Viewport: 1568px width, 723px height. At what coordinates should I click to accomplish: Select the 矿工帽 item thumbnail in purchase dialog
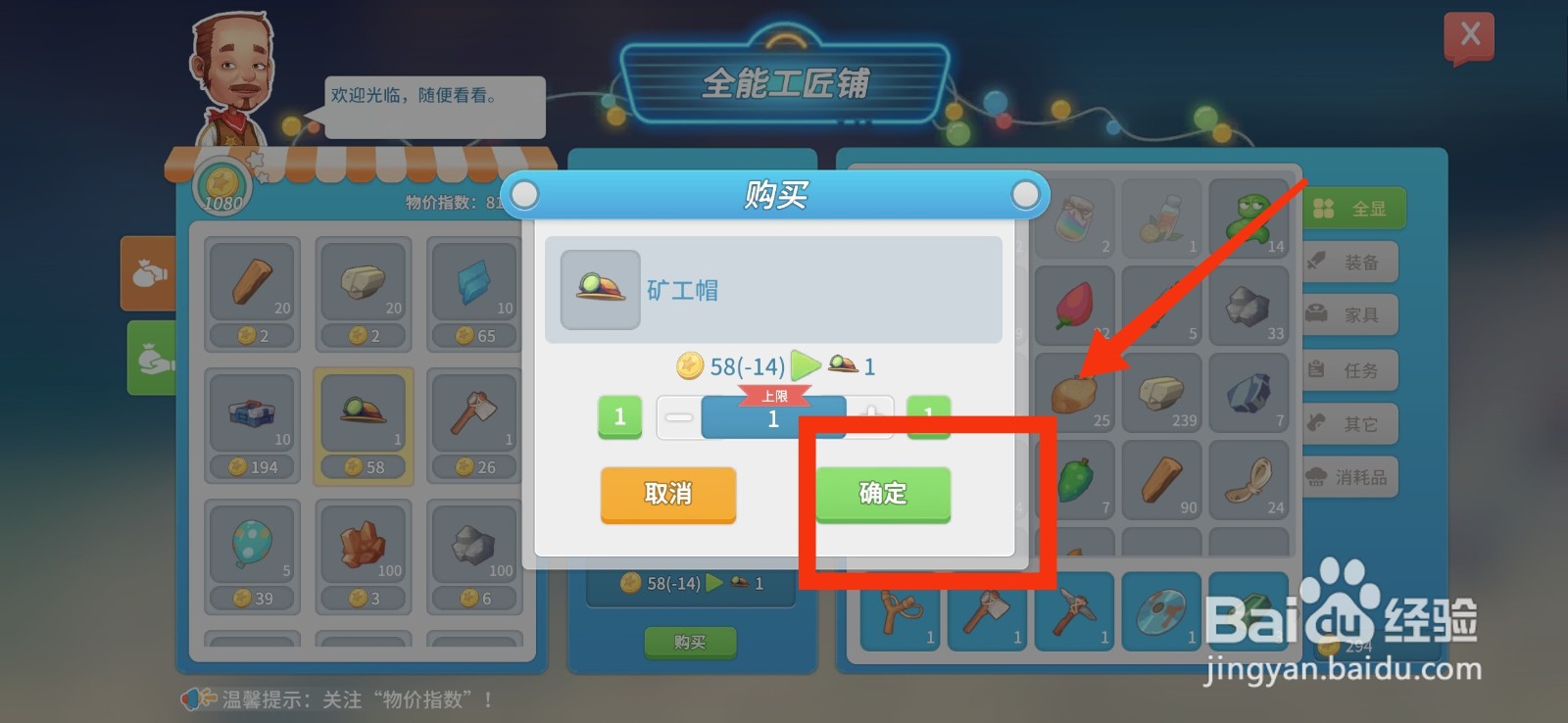[x=598, y=289]
